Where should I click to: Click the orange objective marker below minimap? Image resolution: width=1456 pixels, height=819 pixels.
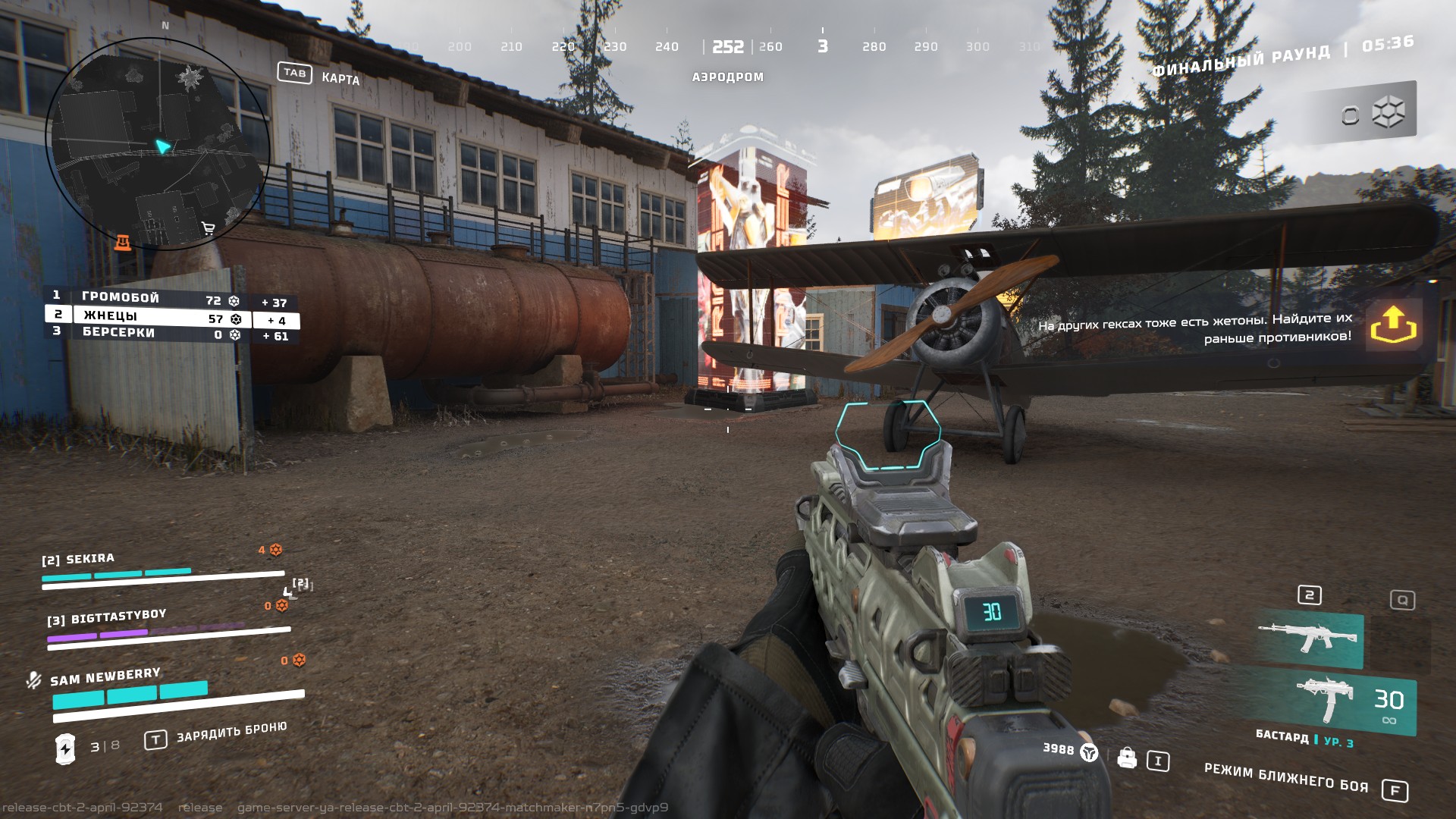(x=123, y=243)
